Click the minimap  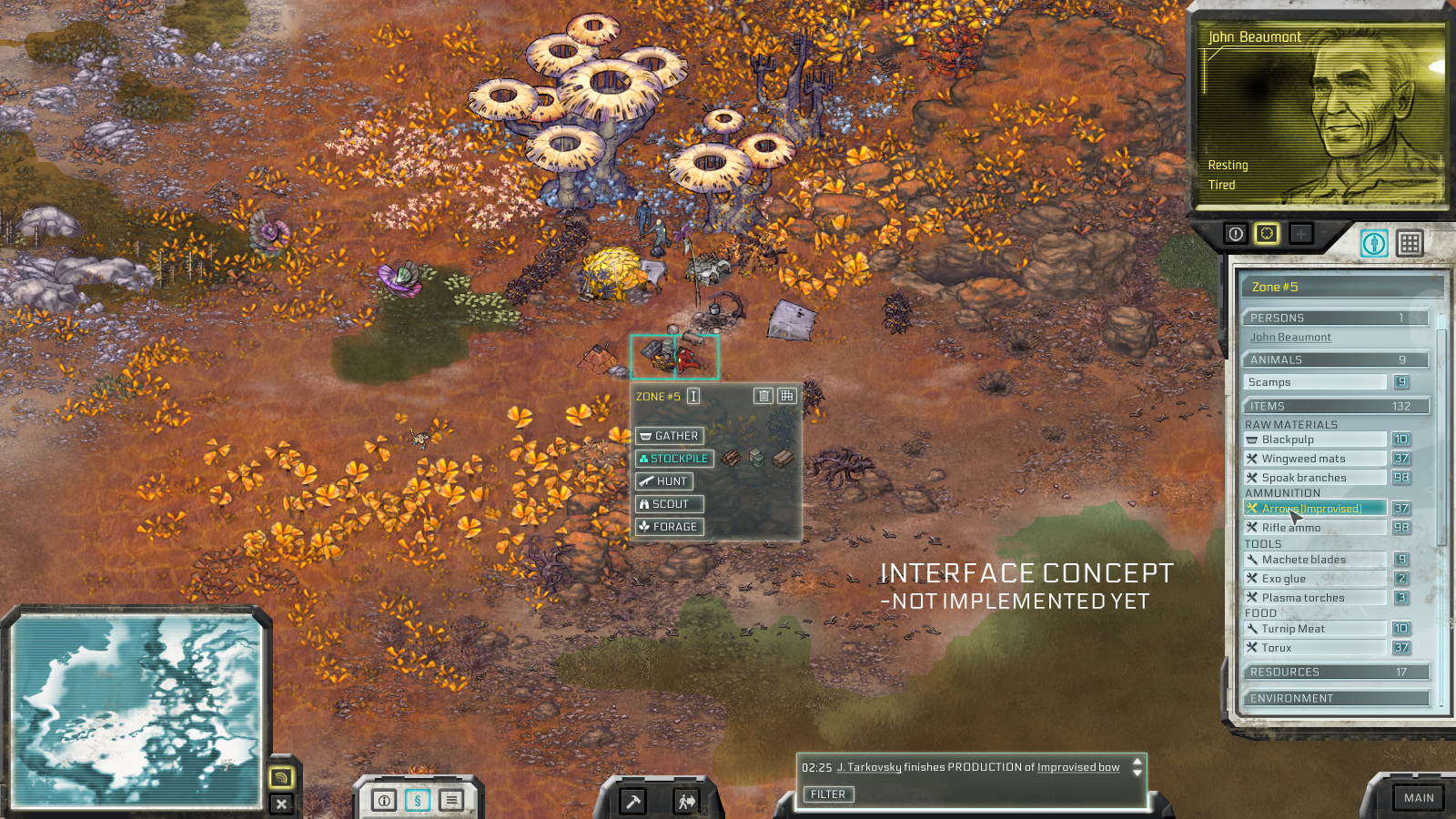click(x=136, y=710)
